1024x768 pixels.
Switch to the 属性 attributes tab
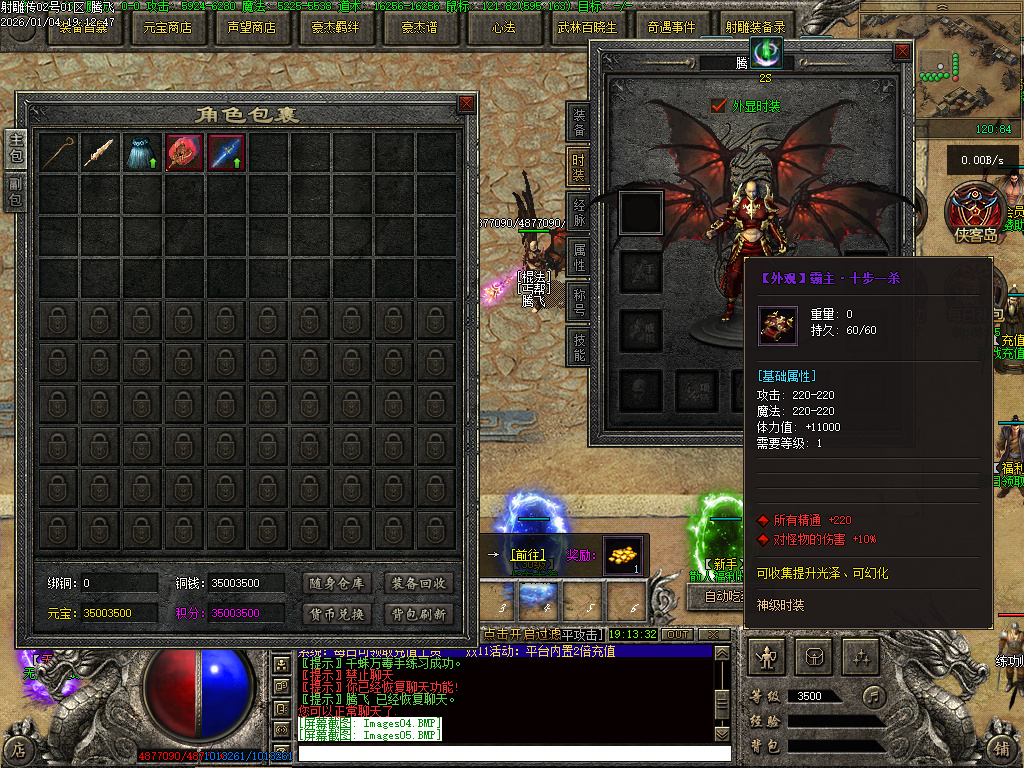579,255
